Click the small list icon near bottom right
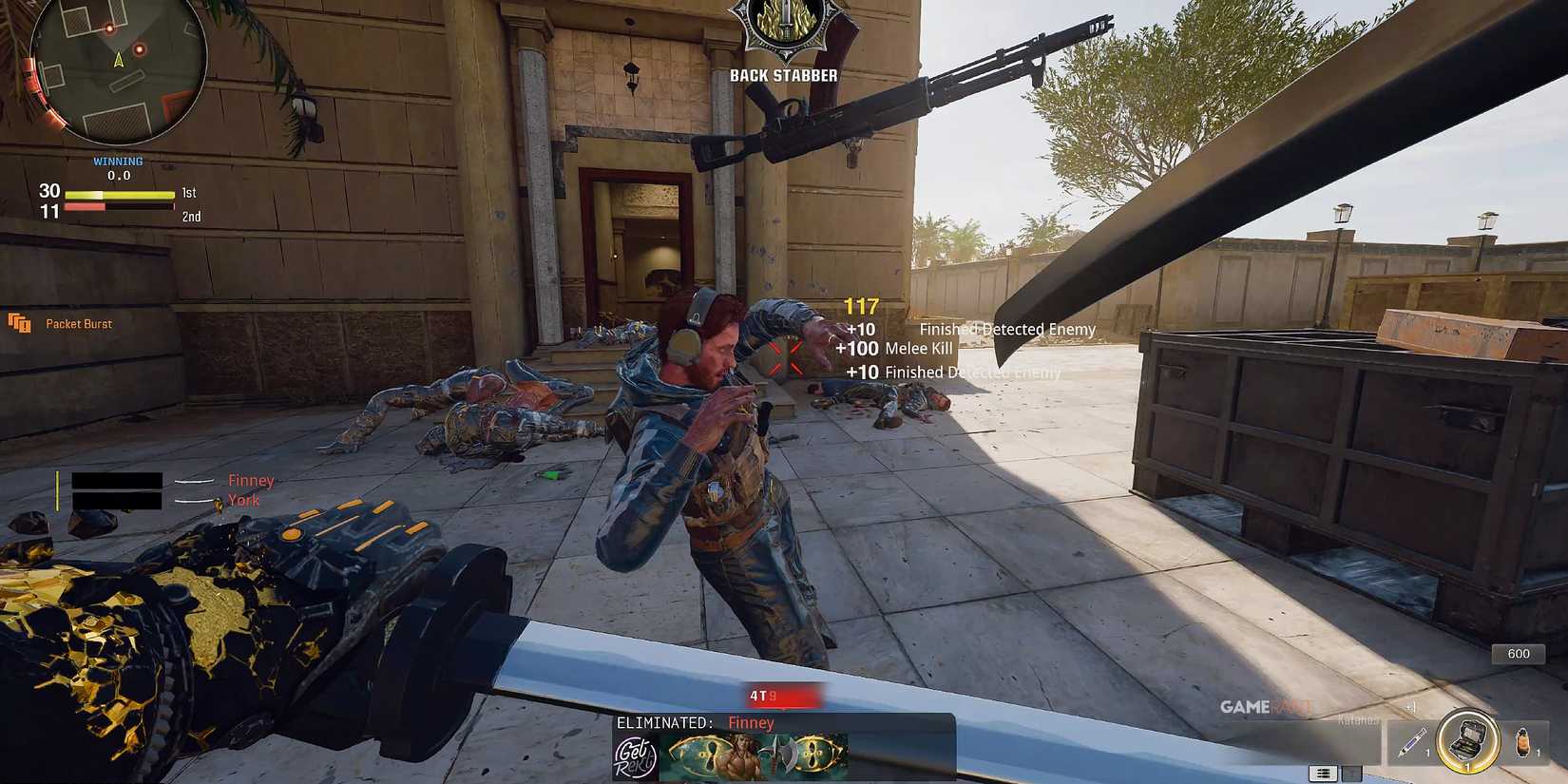The image size is (1568, 784). tap(1322, 772)
